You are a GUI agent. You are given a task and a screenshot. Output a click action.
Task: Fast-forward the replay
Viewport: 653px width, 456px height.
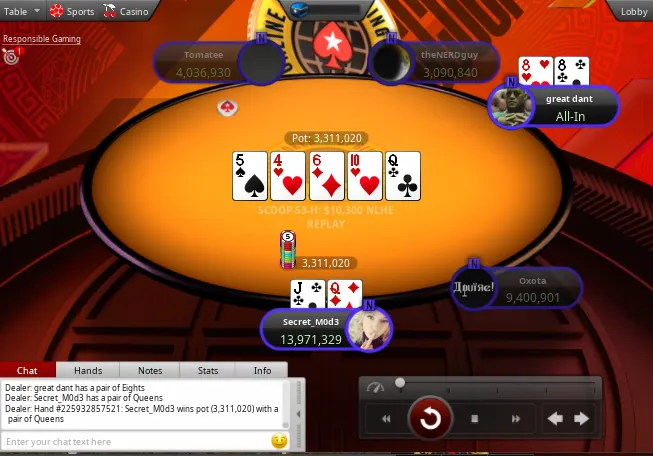pyautogui.click(x=516, y=419)
